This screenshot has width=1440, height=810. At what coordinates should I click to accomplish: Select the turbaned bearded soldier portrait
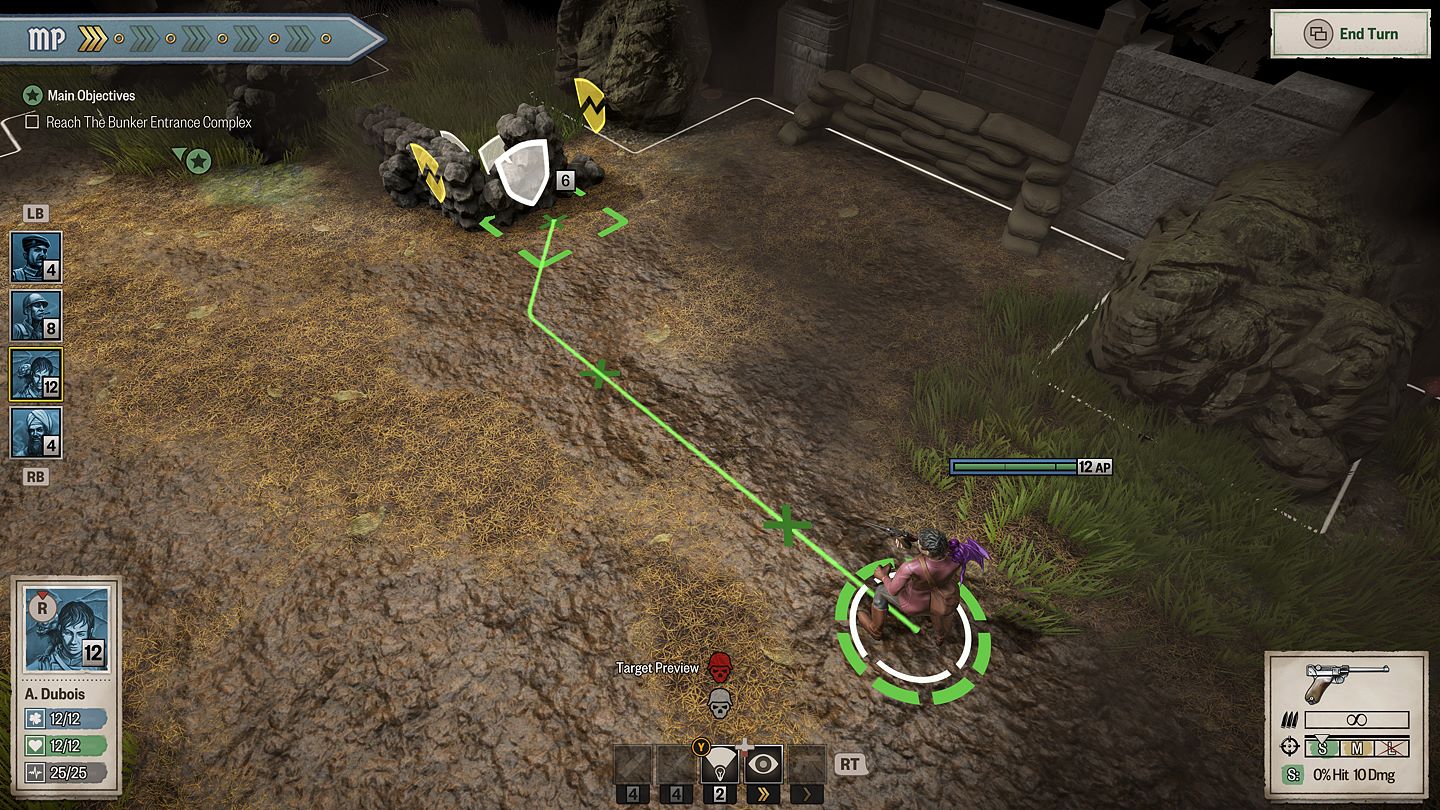pos(36,433)
